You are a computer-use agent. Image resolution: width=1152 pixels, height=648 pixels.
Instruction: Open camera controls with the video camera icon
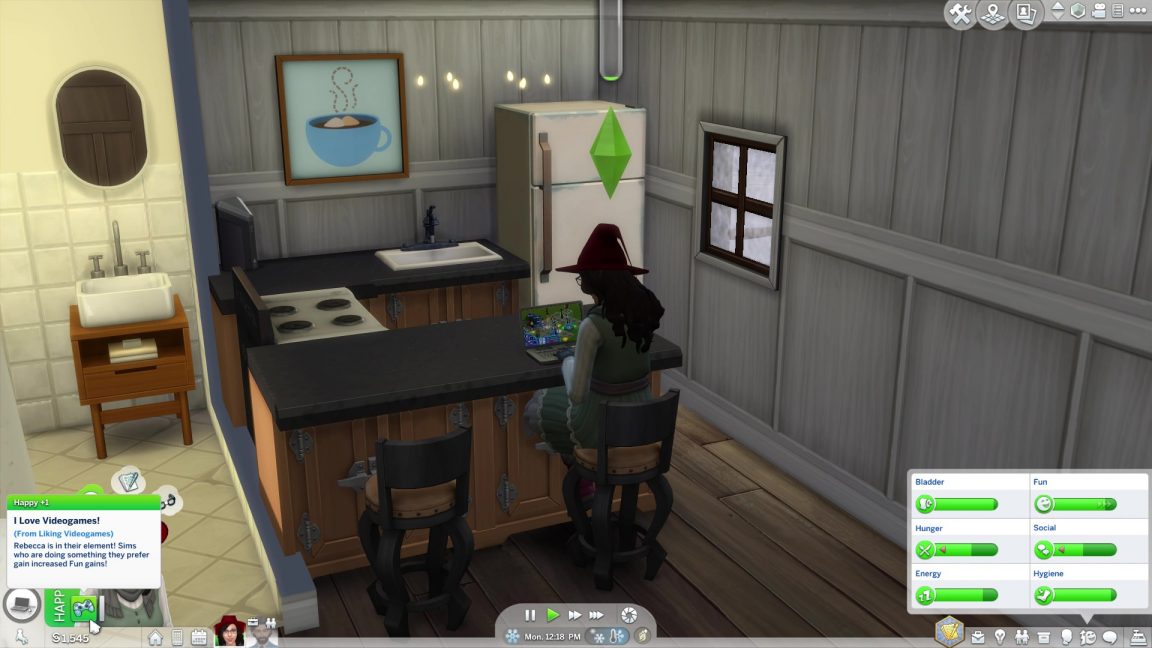tap(1100, 11)
